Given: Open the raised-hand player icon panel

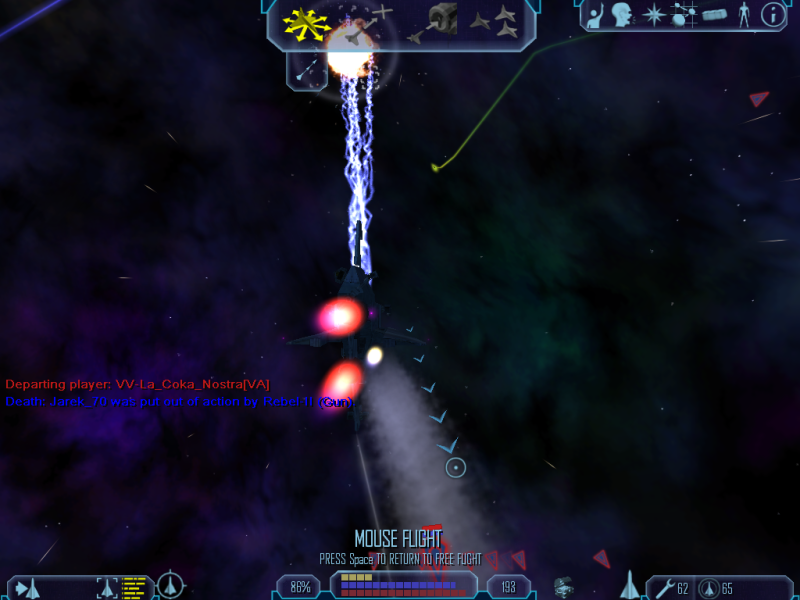Looking at the screenshot, I should click(594, 15).
